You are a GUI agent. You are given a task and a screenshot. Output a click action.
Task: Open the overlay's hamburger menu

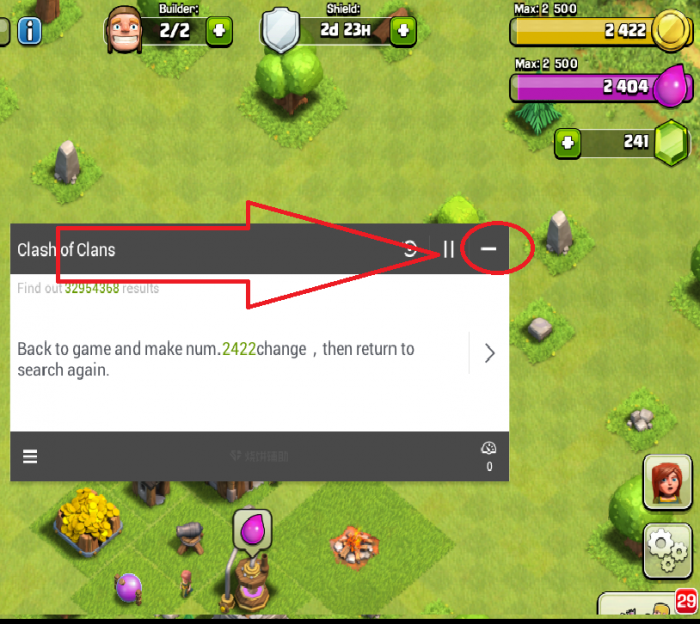click(x=30, y=456)
